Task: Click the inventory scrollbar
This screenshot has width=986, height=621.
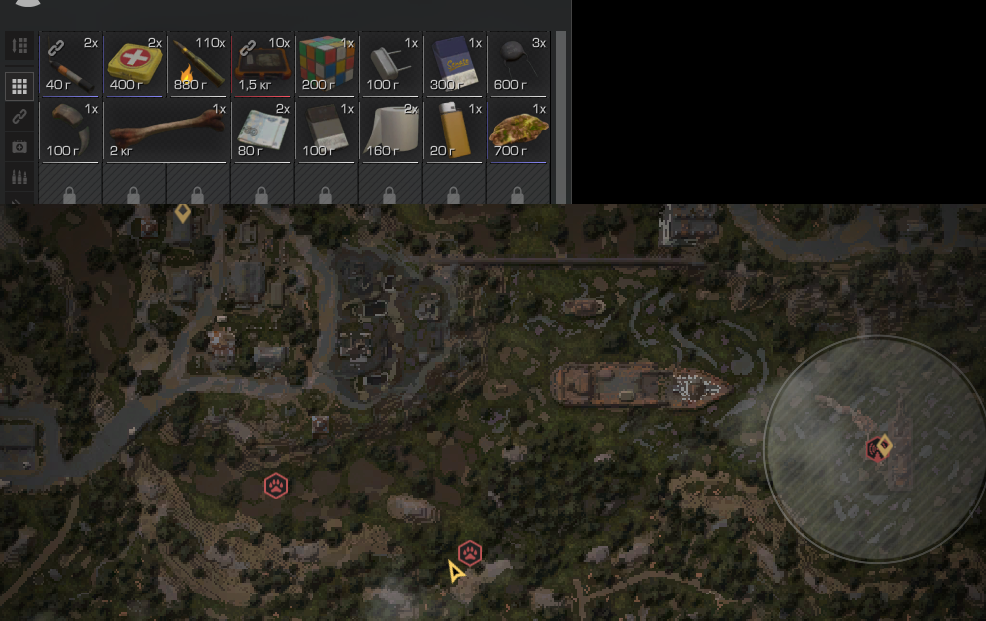Action: click(561, 110)
